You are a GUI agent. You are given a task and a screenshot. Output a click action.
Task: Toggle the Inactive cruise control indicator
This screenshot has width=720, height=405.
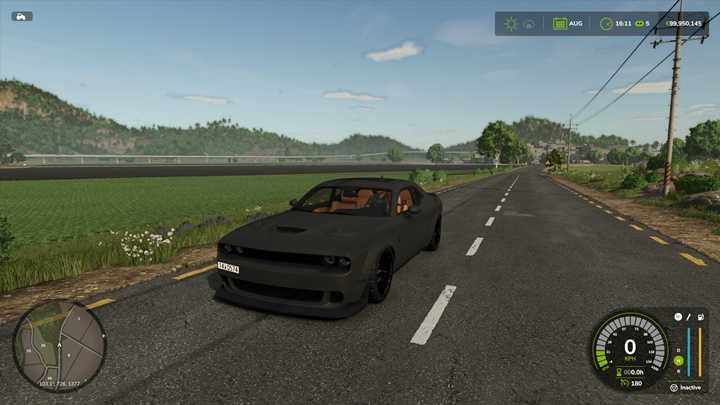[x=688, y=387]
